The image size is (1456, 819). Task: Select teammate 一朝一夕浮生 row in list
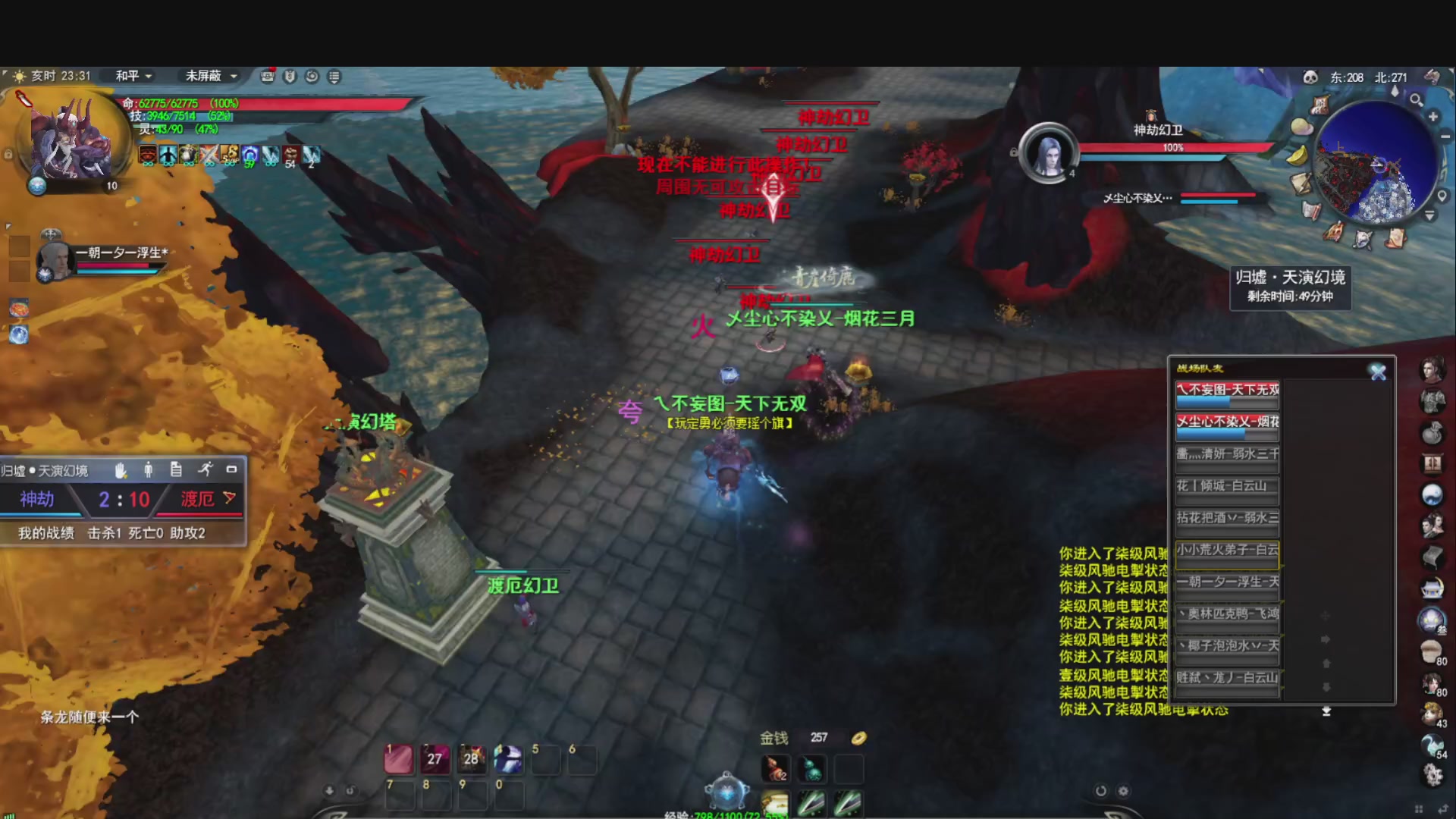point(1227,582)
